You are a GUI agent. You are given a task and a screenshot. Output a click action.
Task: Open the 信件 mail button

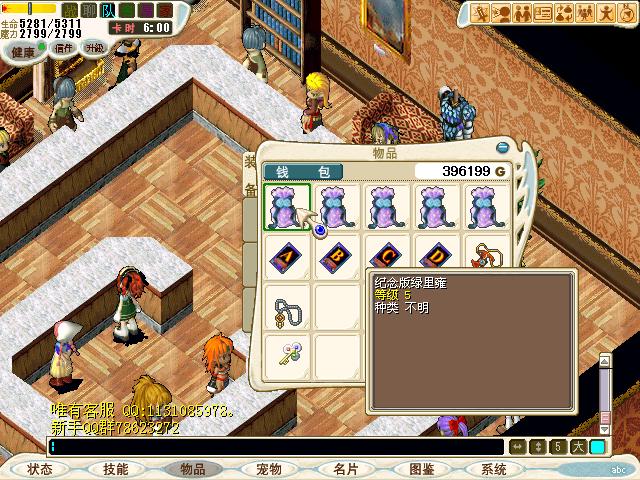click(64, 47)
